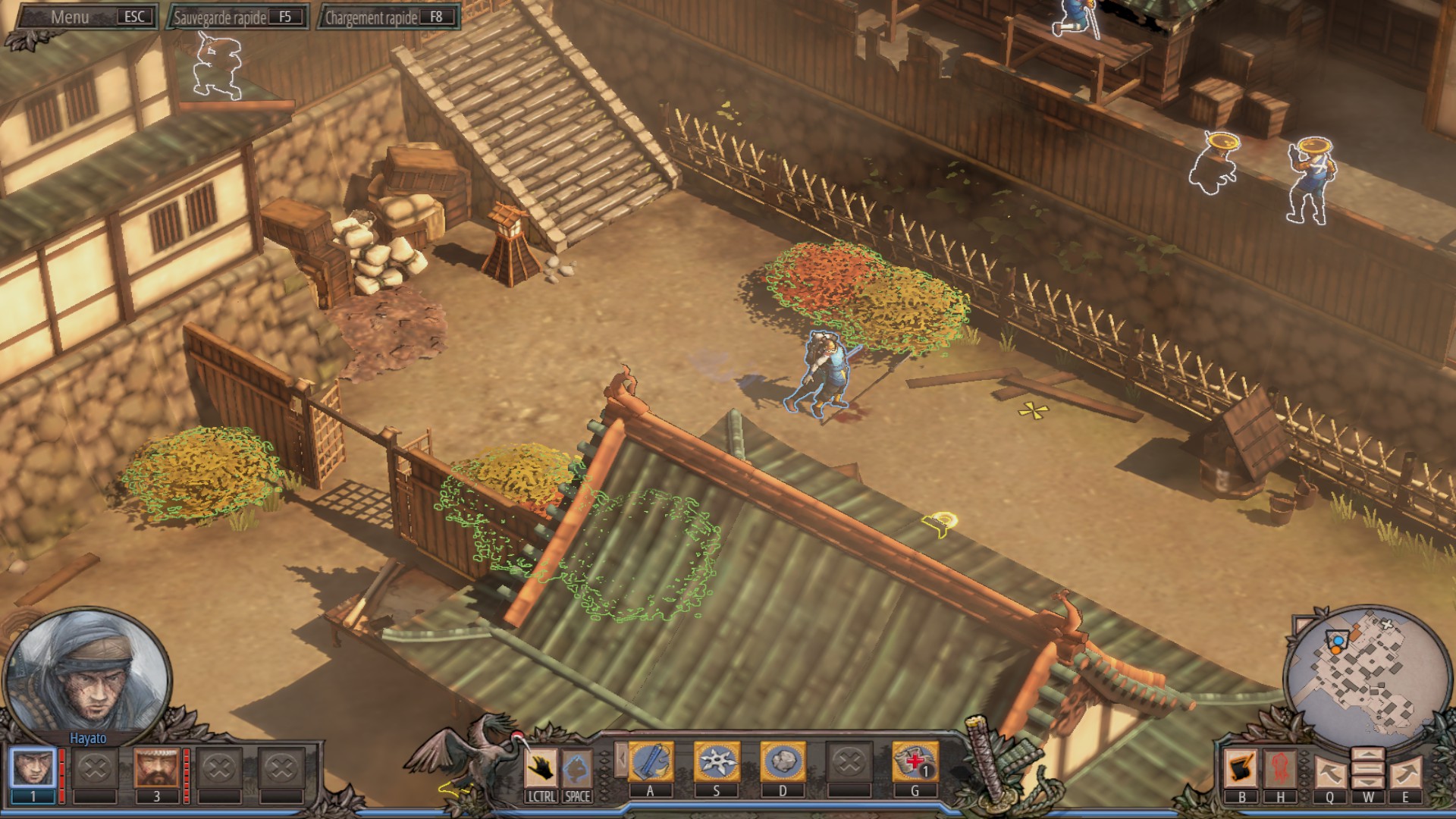Screen dimensions: 1456x819
Task: Select the bearded samurai character portrait
Action: (157, 768)
